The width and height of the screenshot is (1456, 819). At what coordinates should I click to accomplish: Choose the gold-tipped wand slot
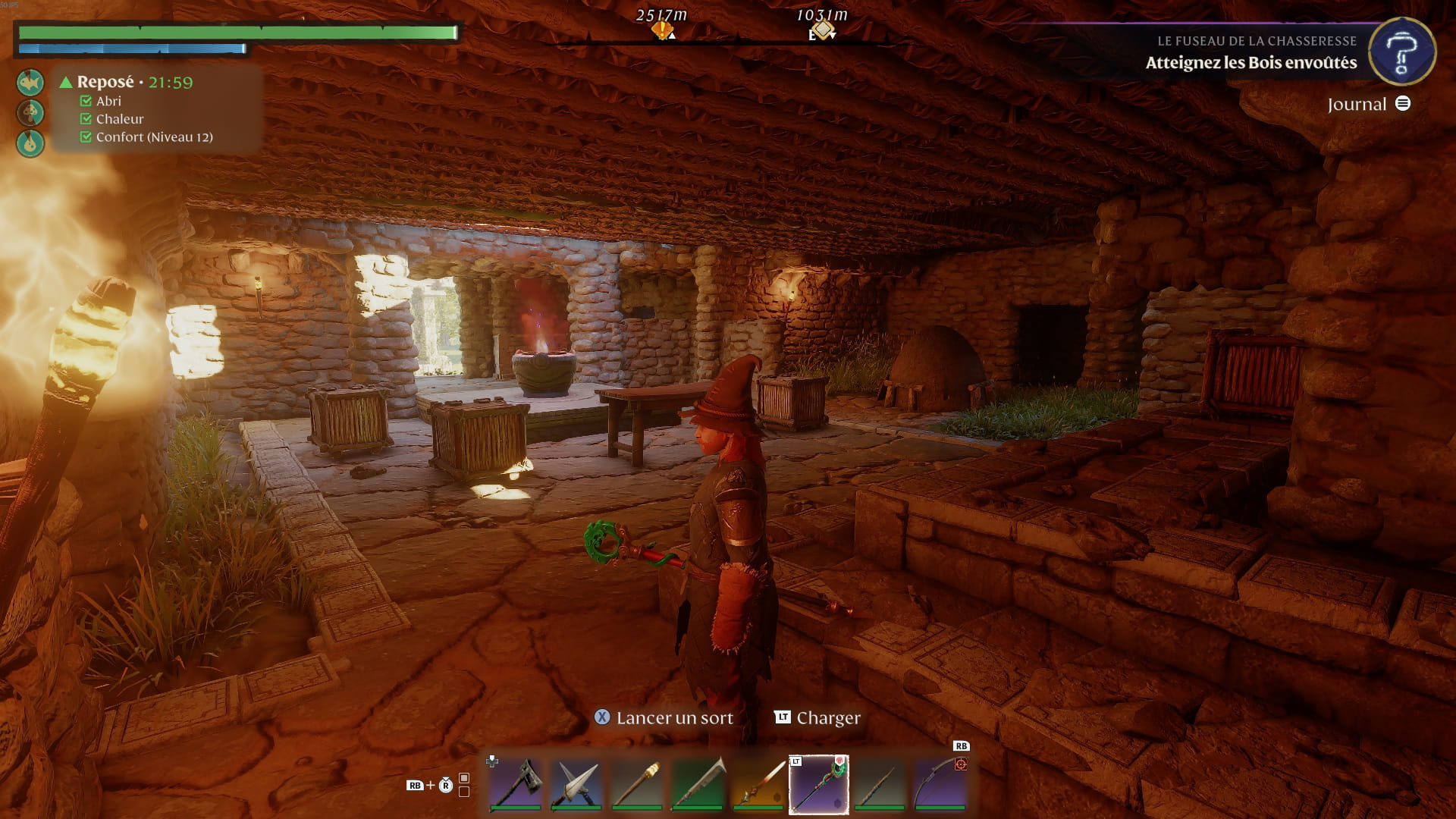(637, 784)
